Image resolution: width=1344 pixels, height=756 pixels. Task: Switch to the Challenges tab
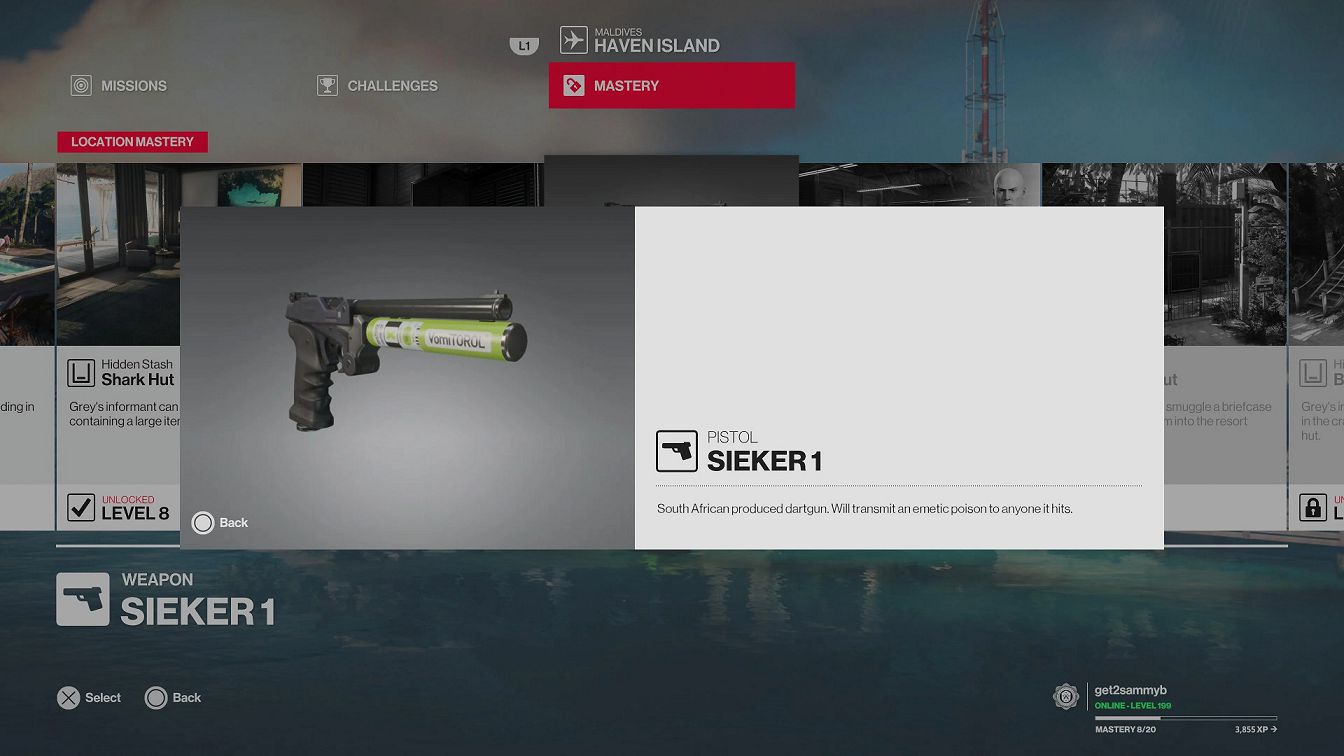(x=377, y=85)
